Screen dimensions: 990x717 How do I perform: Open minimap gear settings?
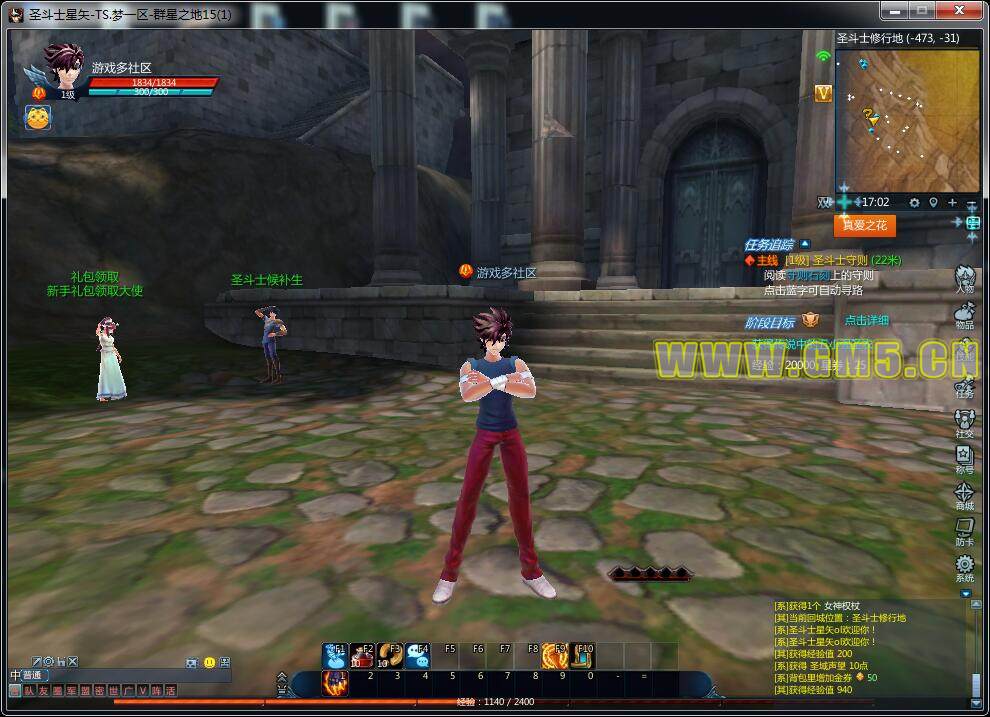click(x=914, y=203)
